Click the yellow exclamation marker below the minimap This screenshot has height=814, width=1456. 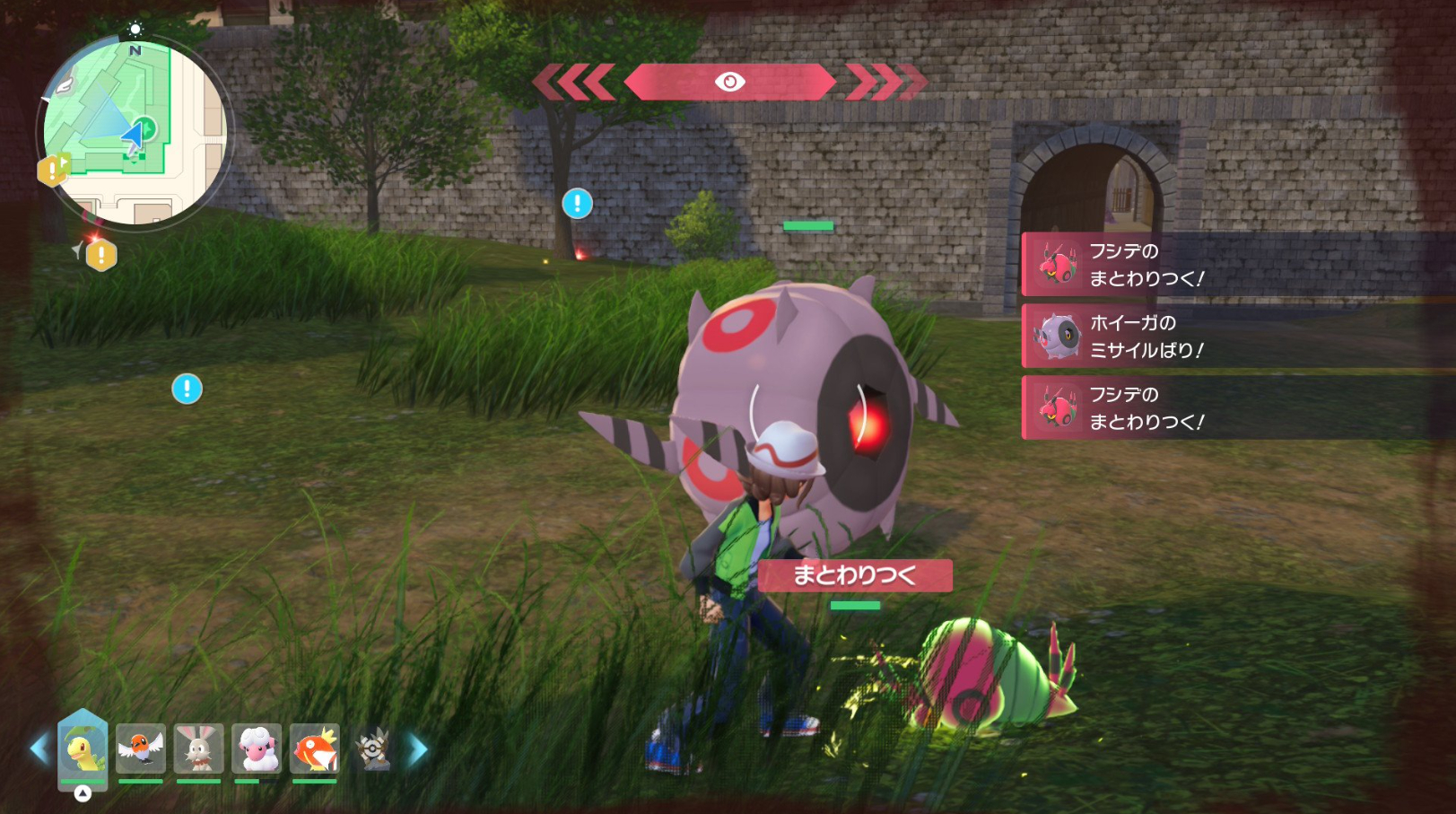tap(101, 256)
